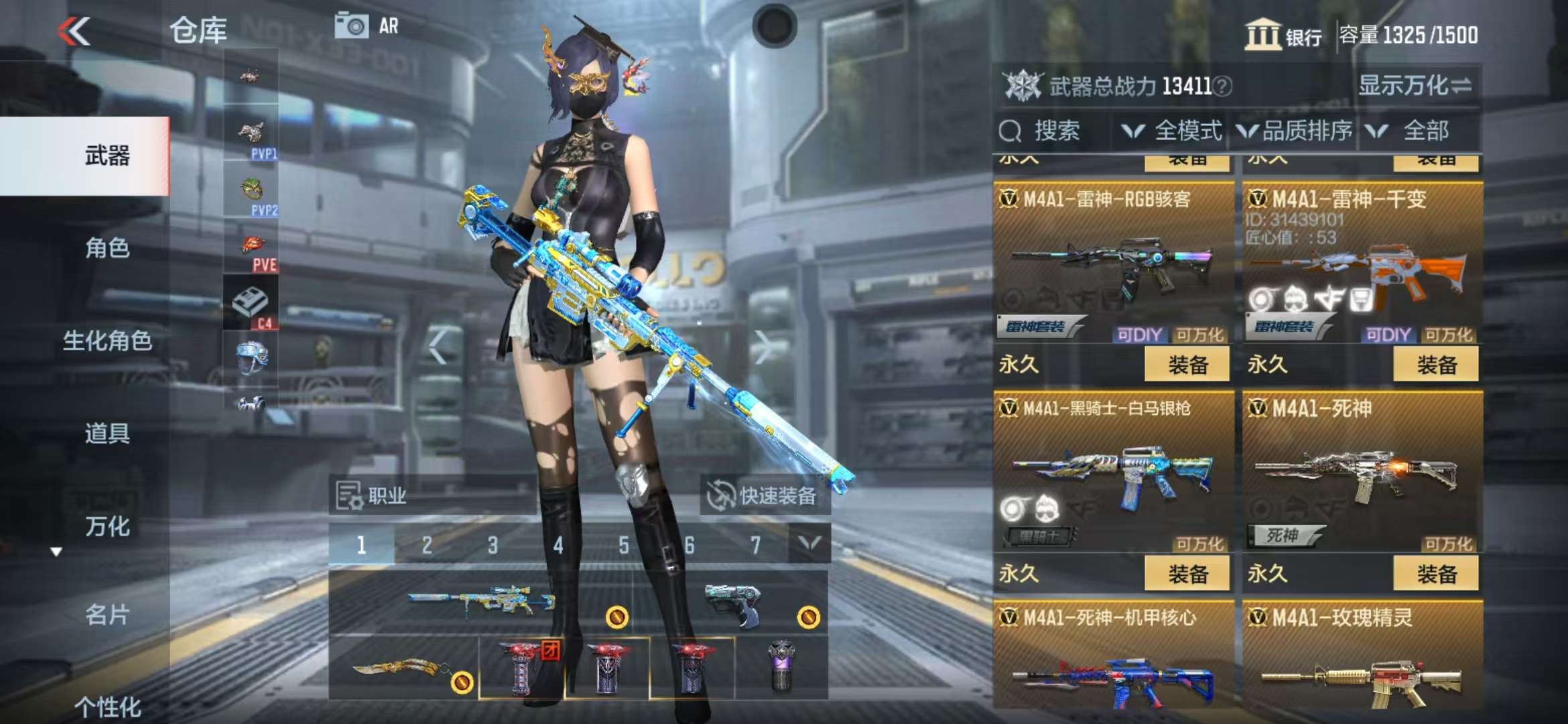Switch to loadout slot 3
Viewport: 1568px width, 724px height.
pyautogui.click(x=493, y=545)
